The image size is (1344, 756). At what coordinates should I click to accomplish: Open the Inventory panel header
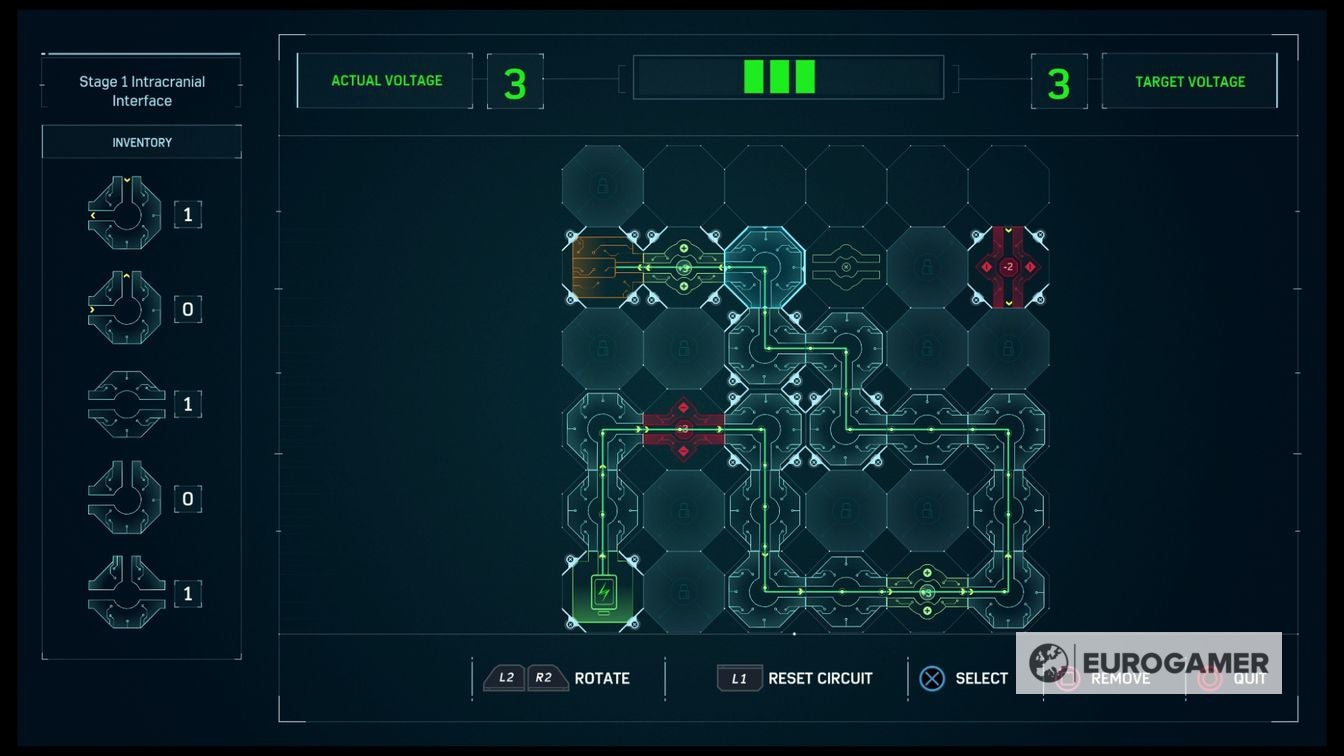(140, 141)
